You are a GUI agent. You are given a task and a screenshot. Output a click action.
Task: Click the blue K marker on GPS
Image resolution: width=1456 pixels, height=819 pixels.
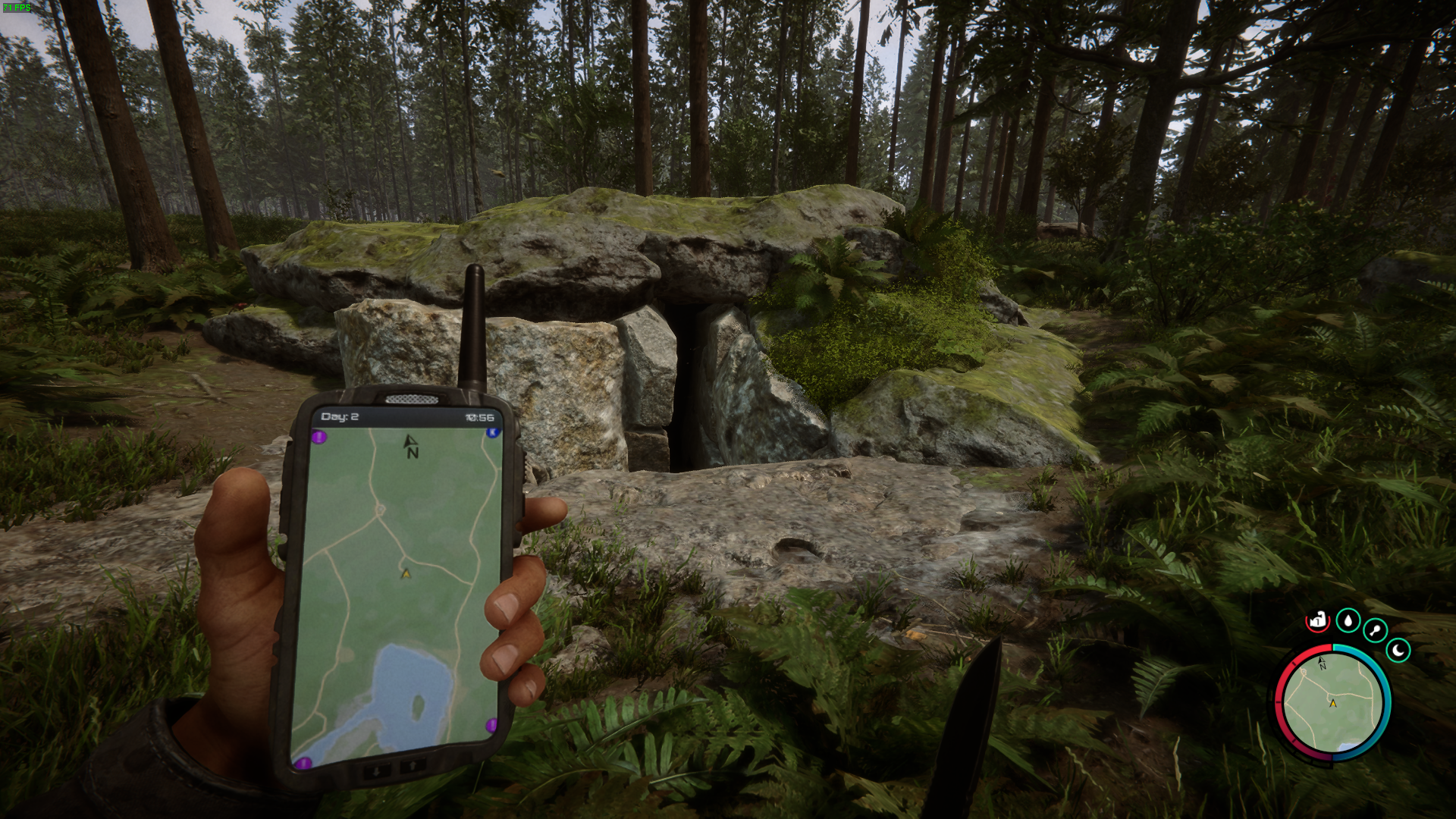coord(492,432)
